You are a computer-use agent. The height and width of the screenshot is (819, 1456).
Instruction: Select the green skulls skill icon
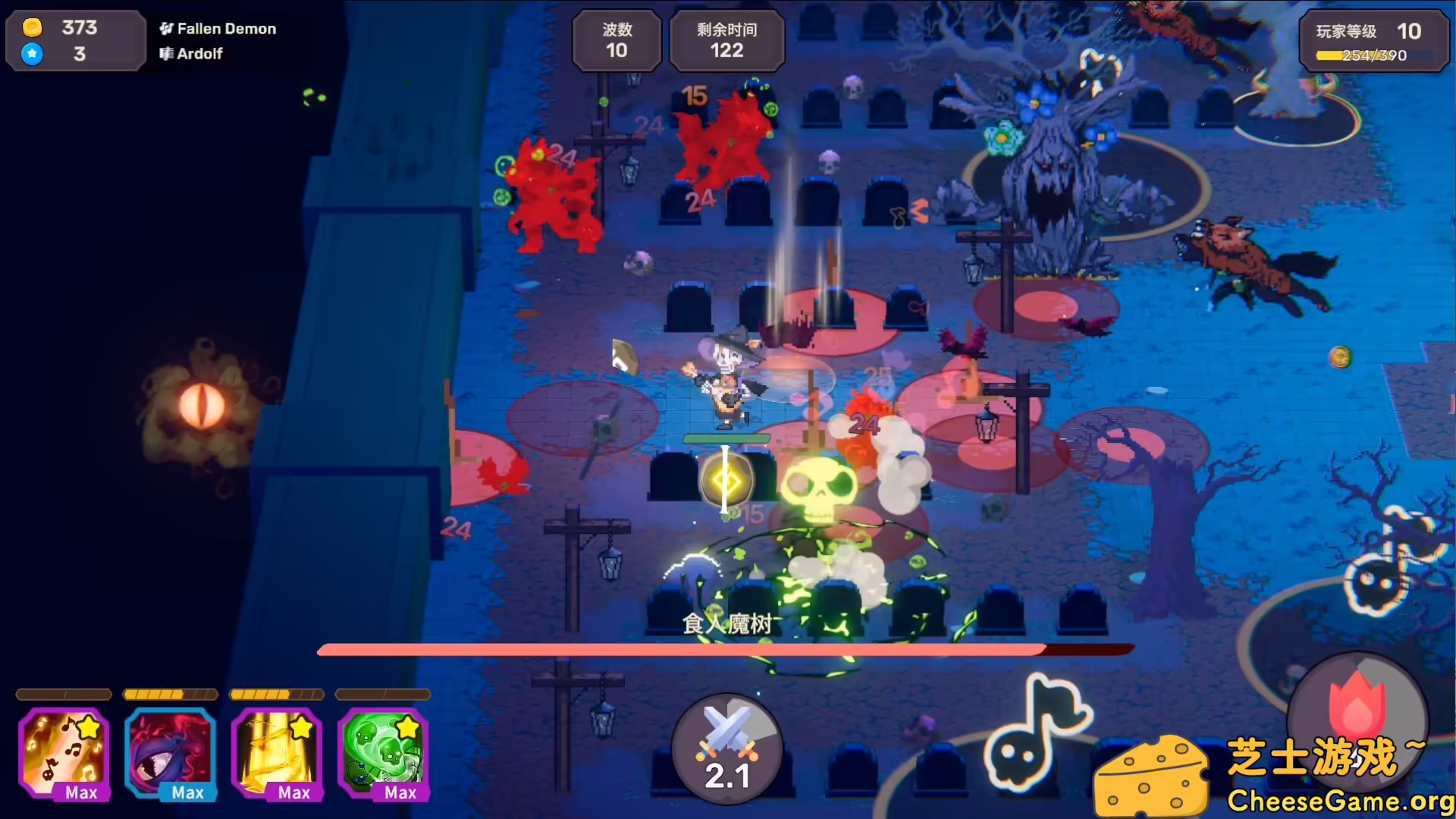pos(383,753)
